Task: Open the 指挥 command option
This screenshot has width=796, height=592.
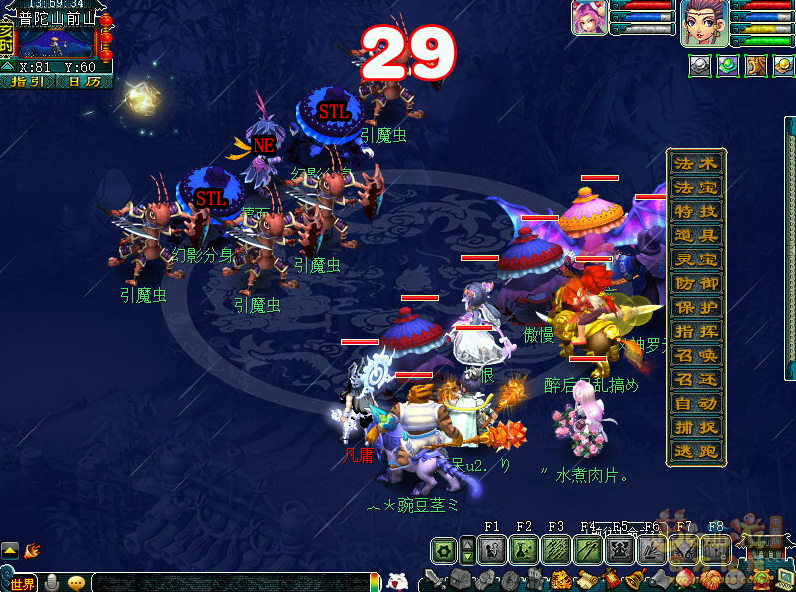Action: coord(696,331)
